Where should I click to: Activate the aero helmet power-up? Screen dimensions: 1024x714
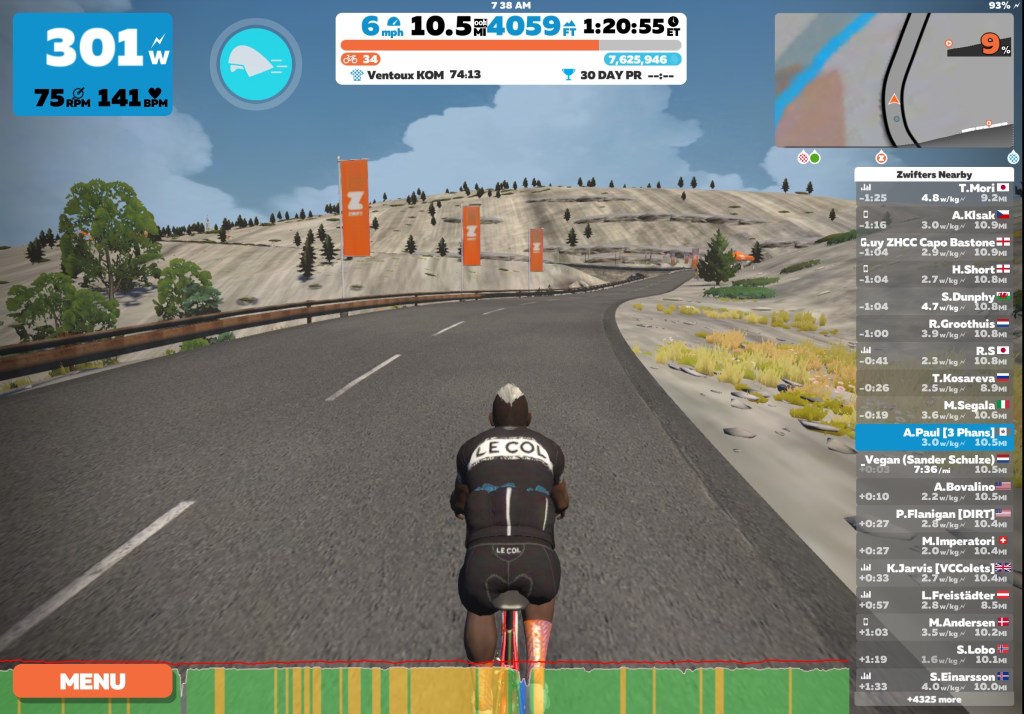point(255,64)
